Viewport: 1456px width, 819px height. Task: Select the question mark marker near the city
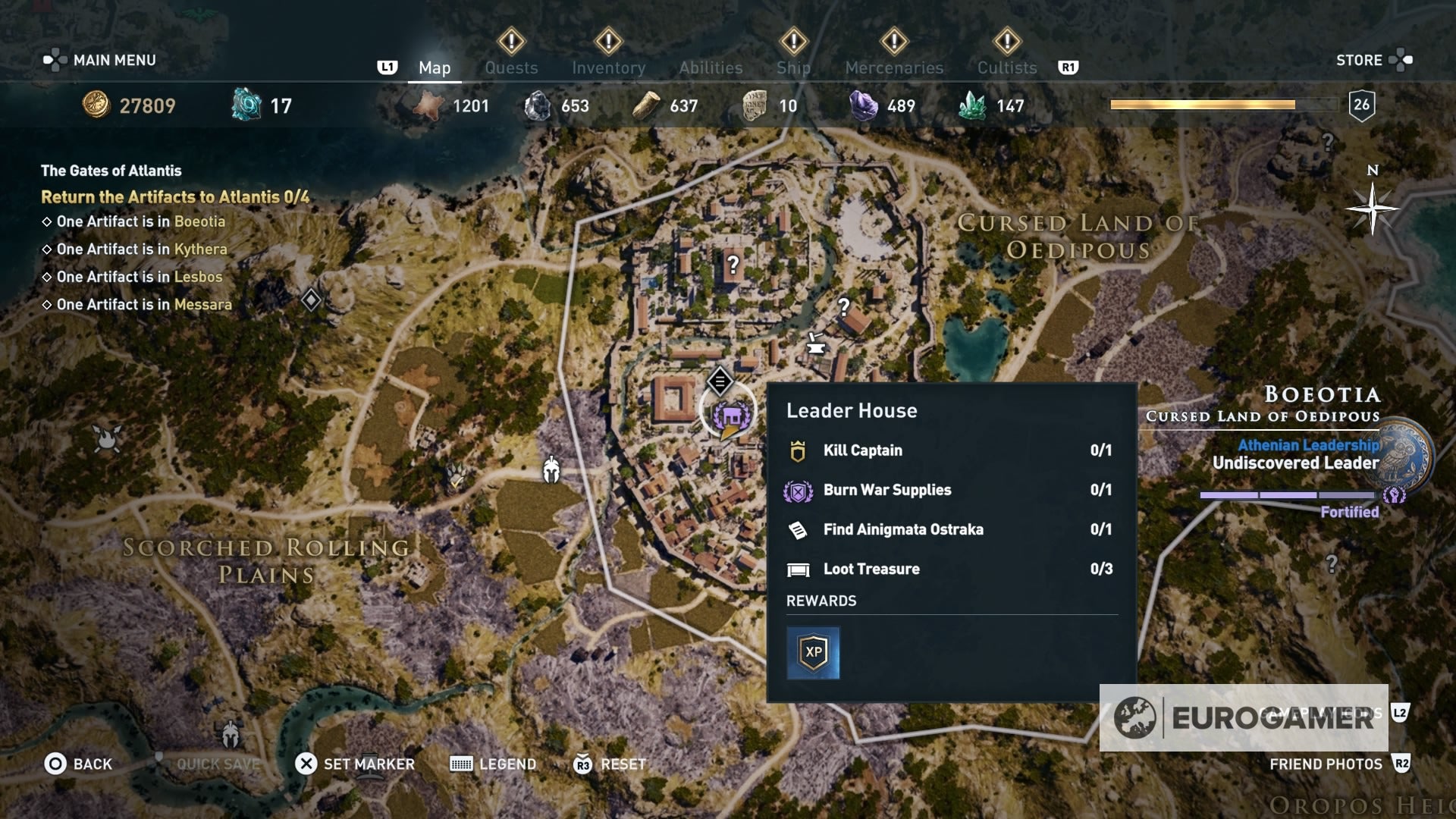732,265
